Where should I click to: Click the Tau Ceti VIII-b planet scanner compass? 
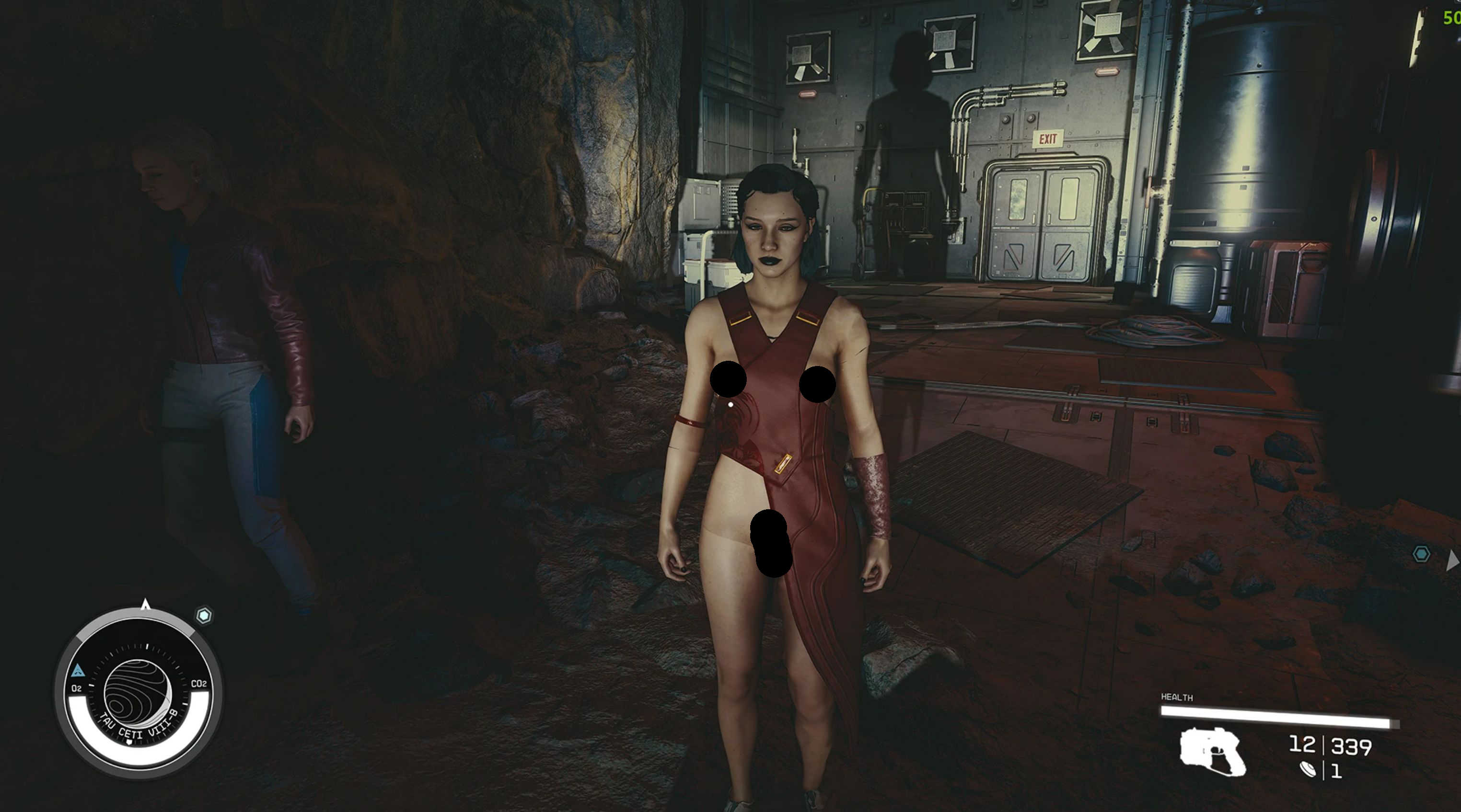click(x=138, y=691)
